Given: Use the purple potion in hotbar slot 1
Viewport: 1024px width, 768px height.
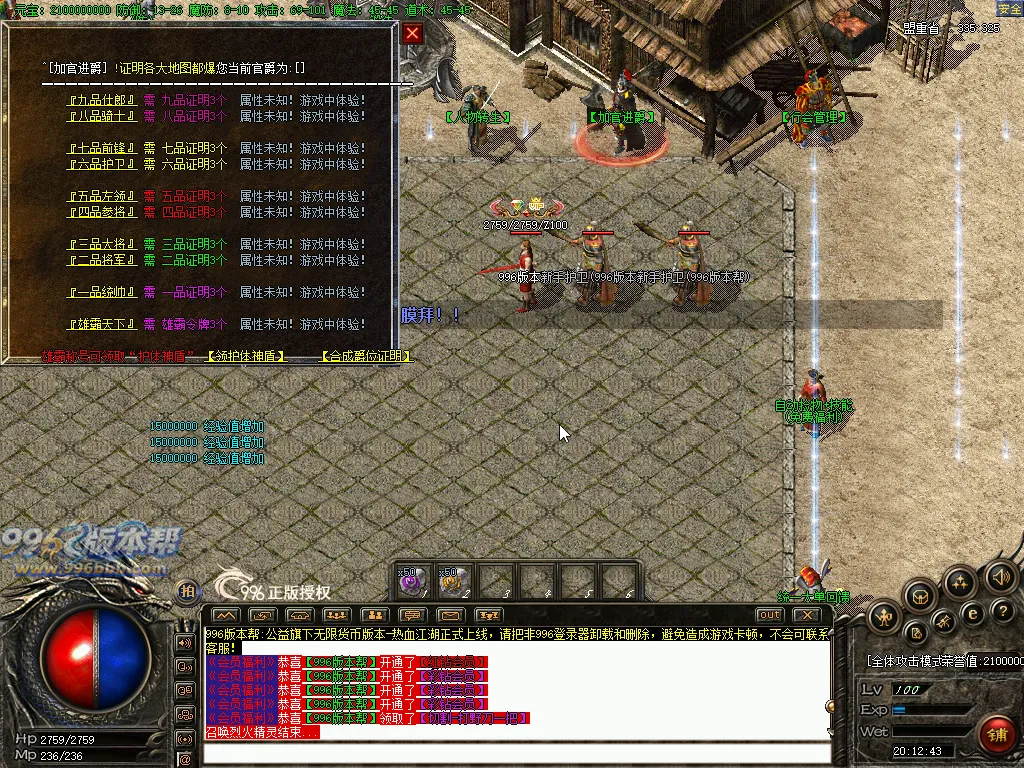Looking at the screenshot, I should (x=414, y=580).
